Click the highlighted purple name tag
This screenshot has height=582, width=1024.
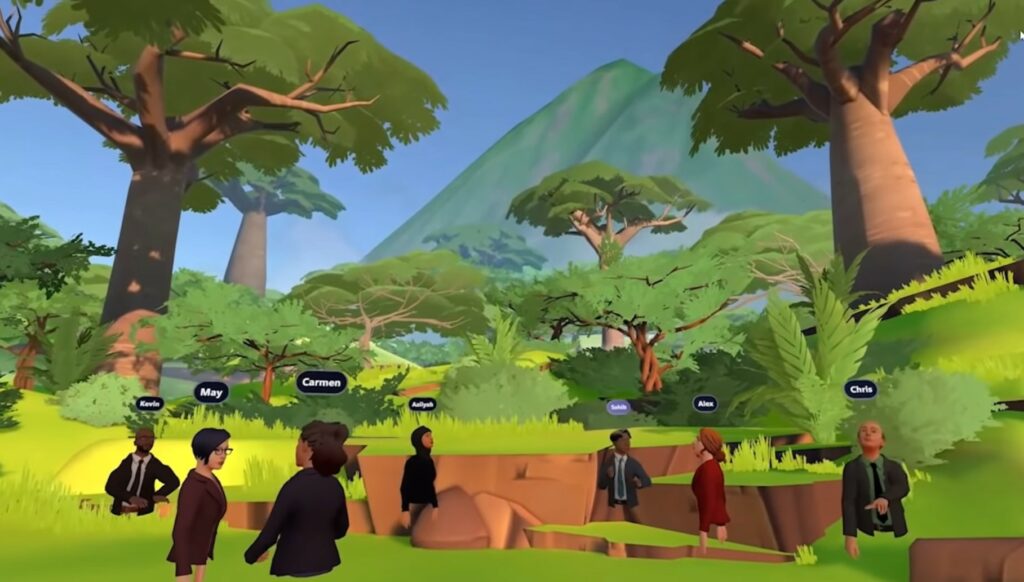tap(619, 407)
